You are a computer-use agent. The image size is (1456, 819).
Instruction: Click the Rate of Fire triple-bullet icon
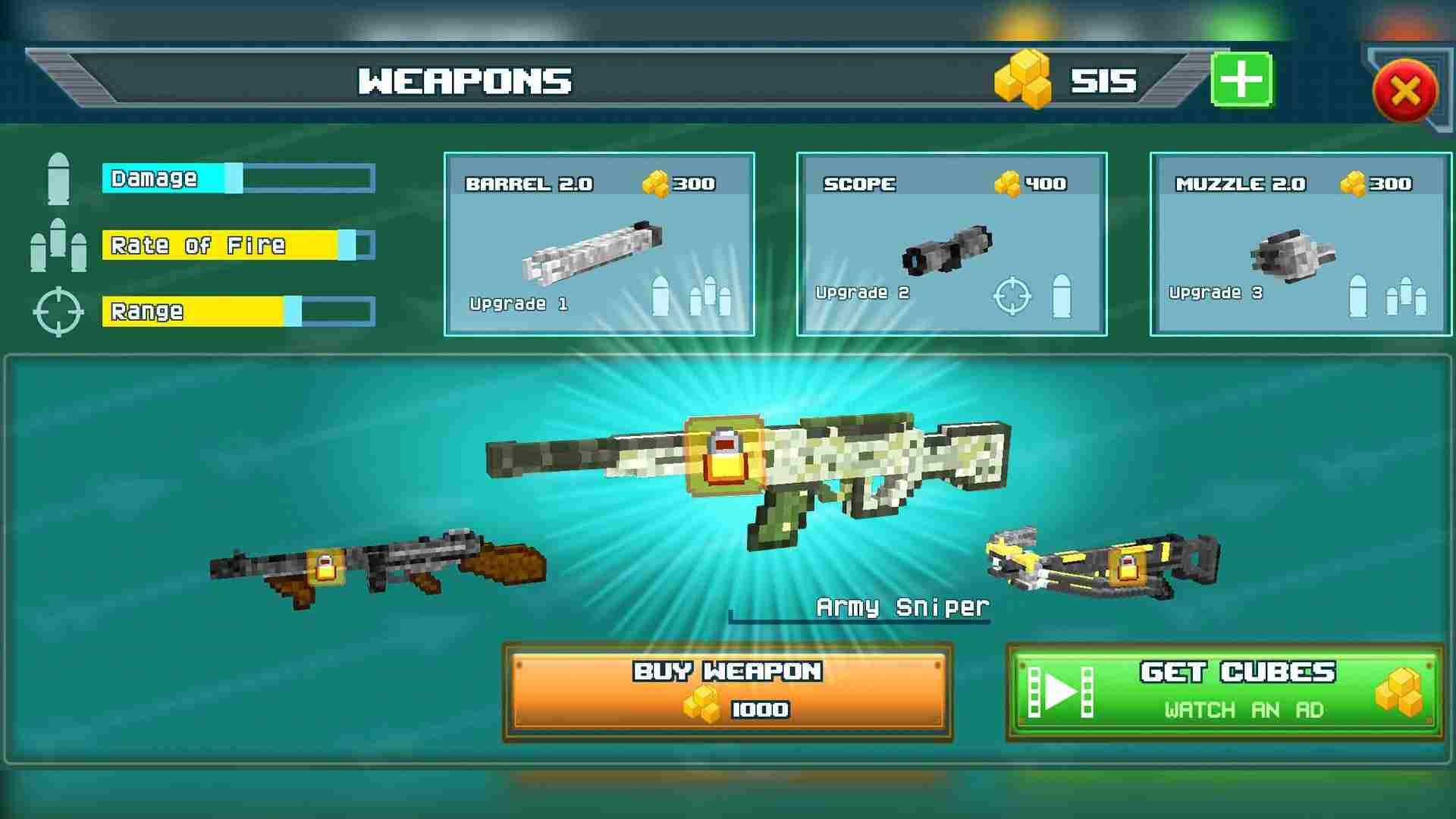click(x=59, y=245)
